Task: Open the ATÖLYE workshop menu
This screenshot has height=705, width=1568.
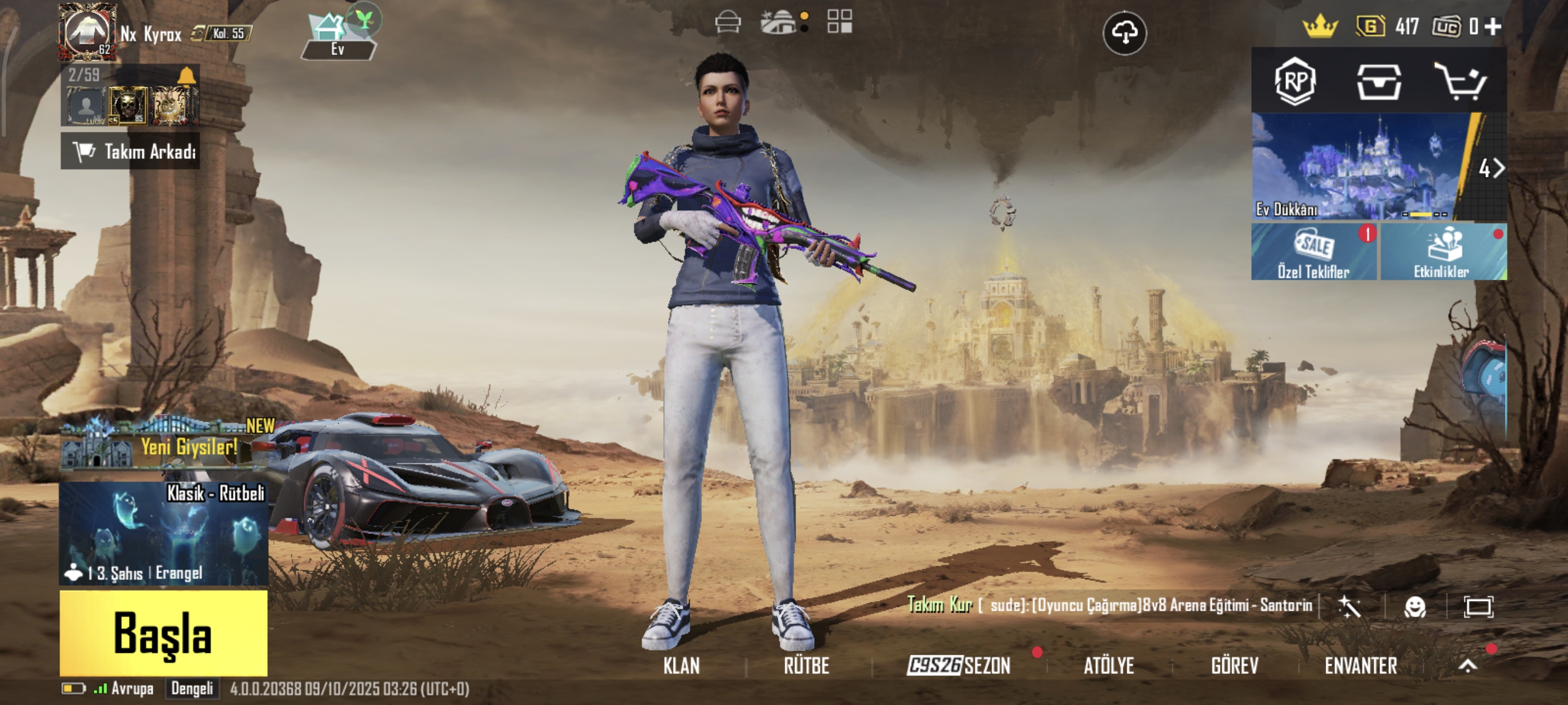Action: coord(1108,666)
